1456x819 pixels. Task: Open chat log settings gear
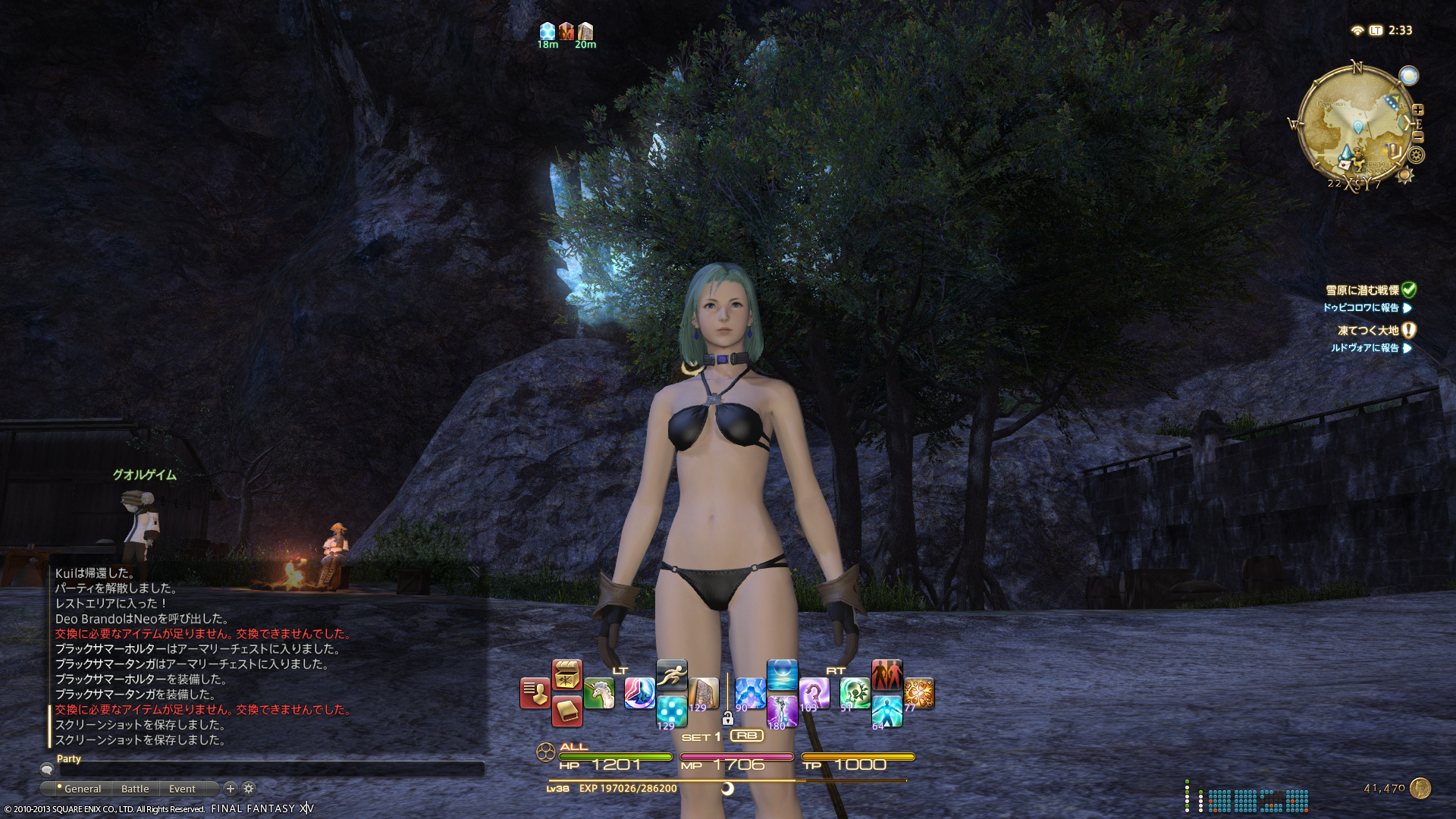coord(249,789)
